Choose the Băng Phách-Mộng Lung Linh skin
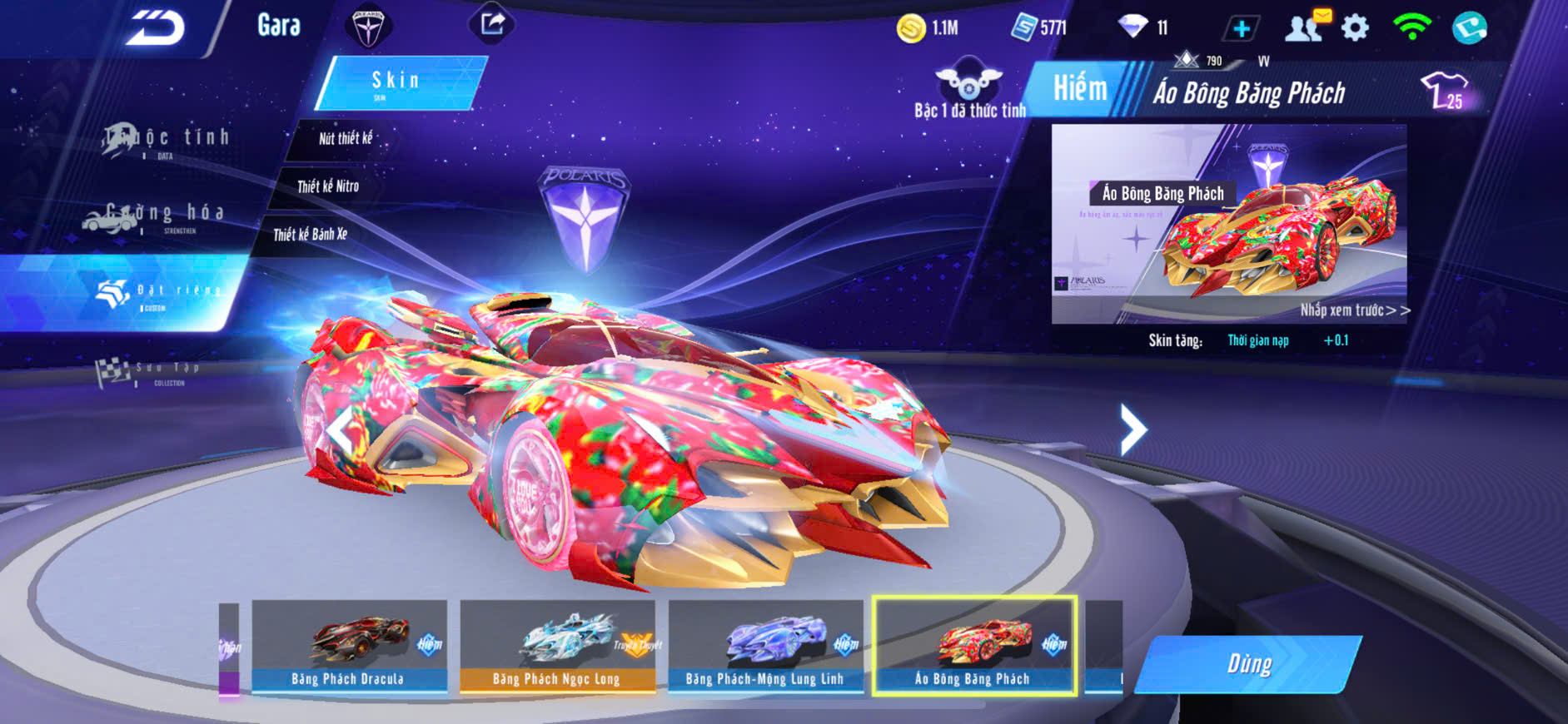Image resolution: width=1568 pixels, height=724 pixels. 765,646
